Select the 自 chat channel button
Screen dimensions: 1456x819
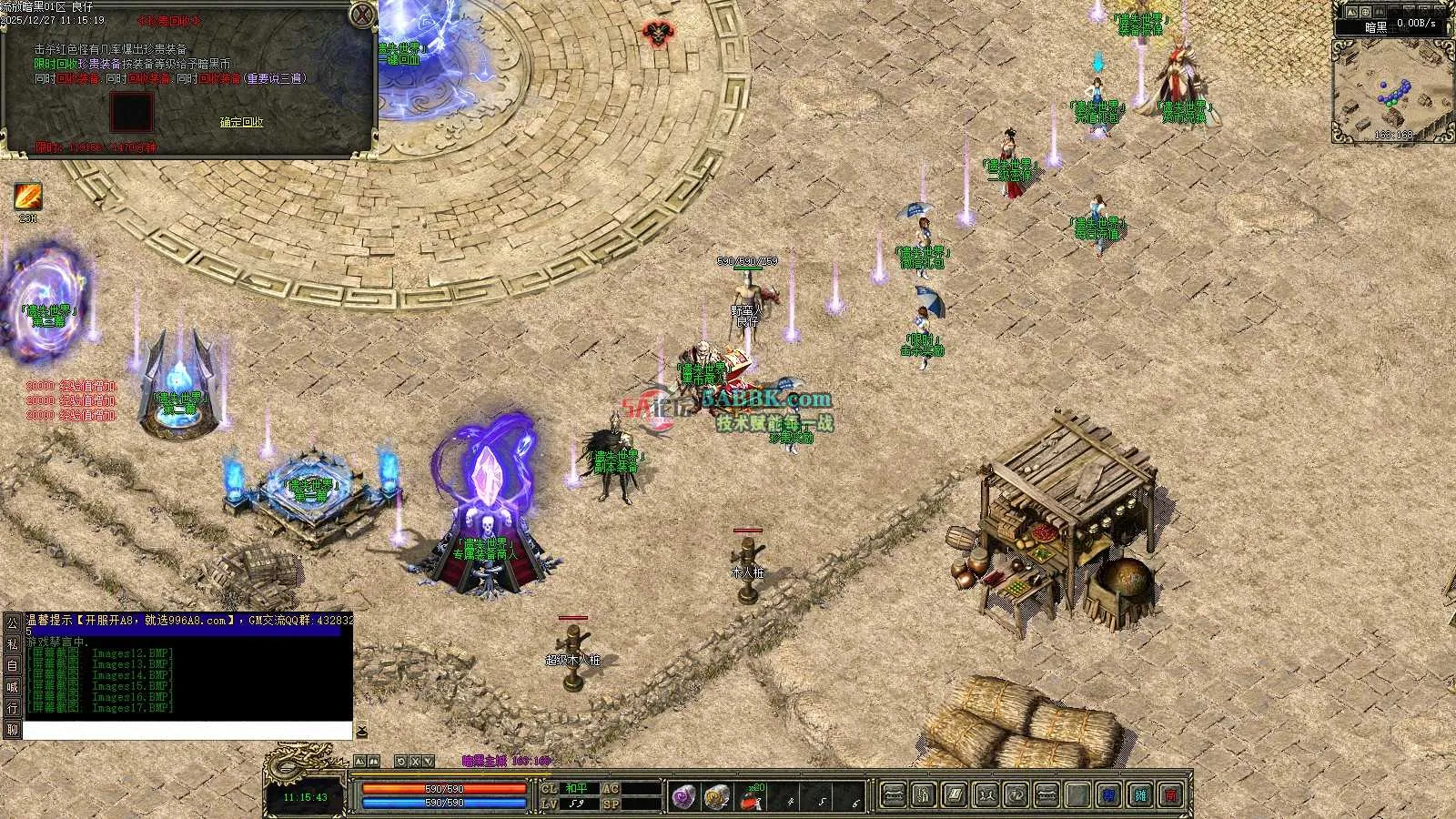point(13,665)
